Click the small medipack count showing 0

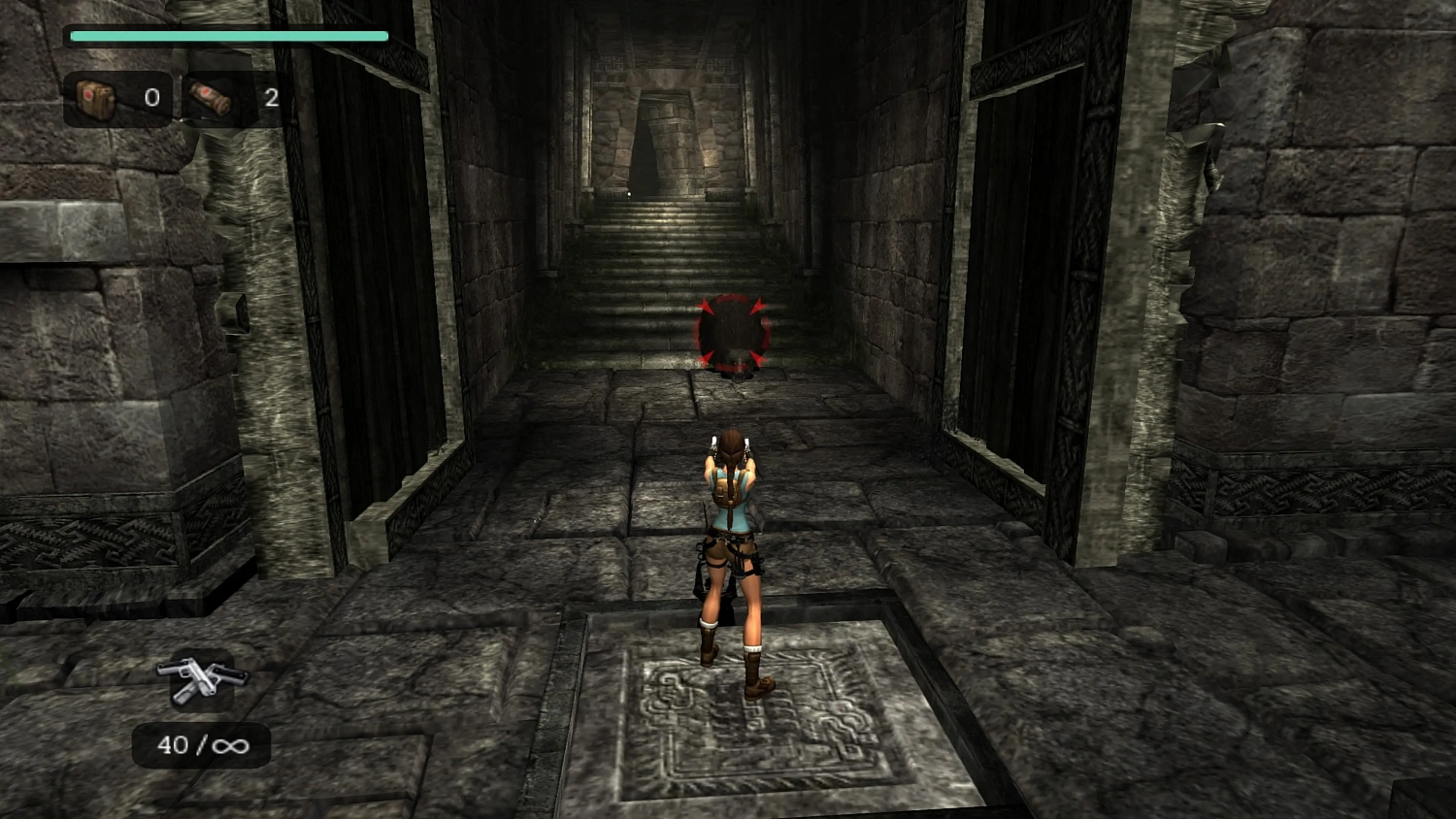(x=152, y=98)
